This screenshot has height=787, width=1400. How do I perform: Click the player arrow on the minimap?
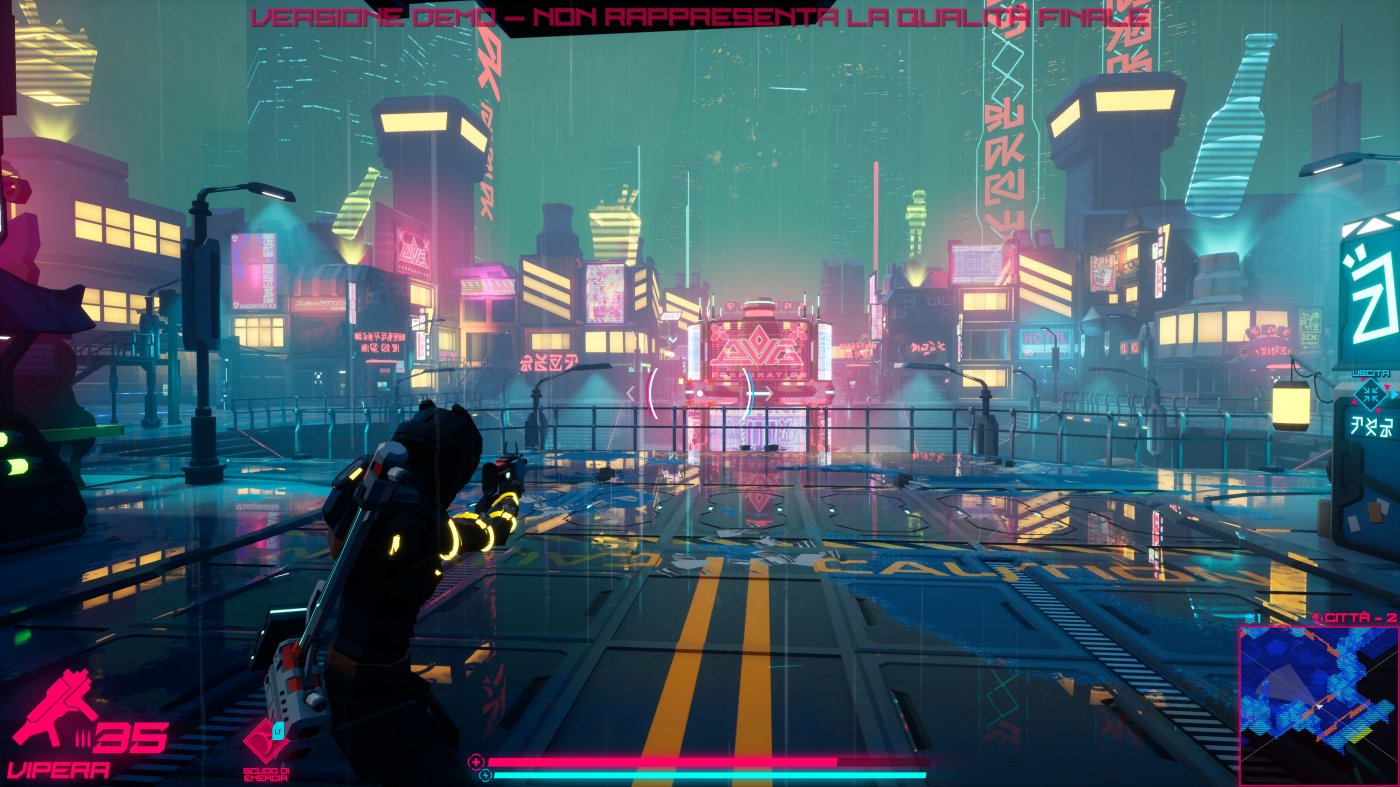tap(1319, 705)
